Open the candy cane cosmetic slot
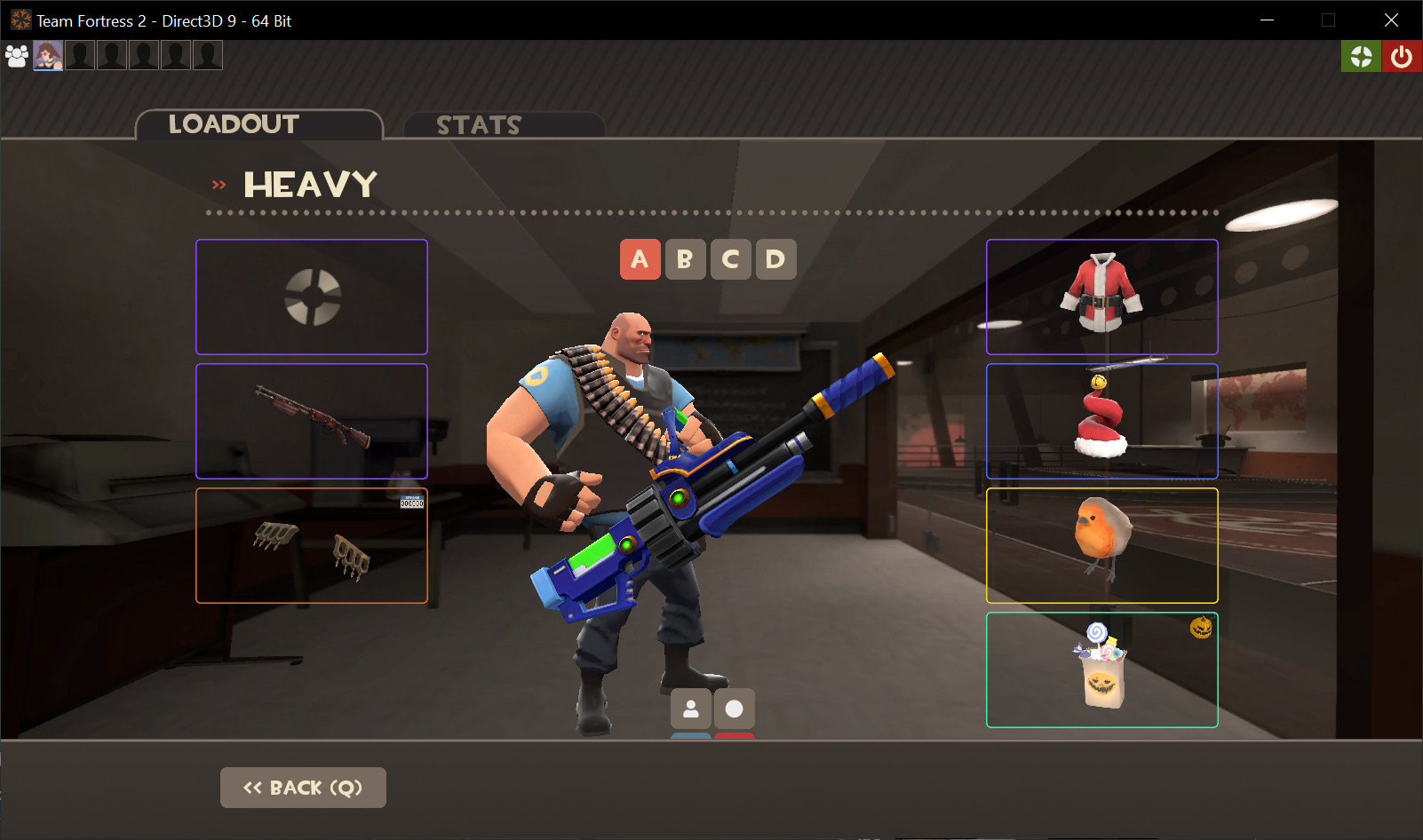This screenshot has width=1423, height=840. tap(1101, 421)
